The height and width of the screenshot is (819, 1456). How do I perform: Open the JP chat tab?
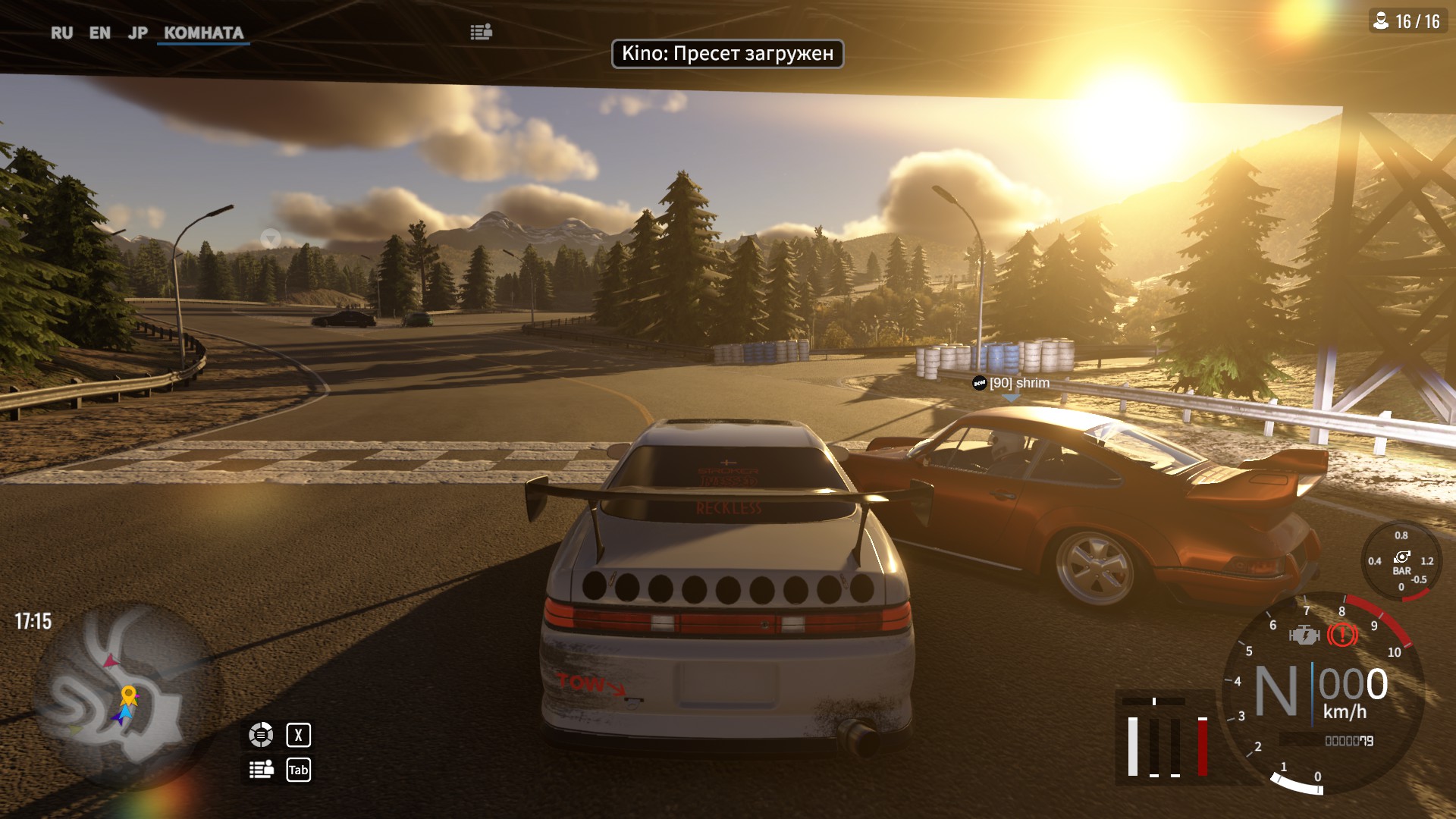coord(137,33)
